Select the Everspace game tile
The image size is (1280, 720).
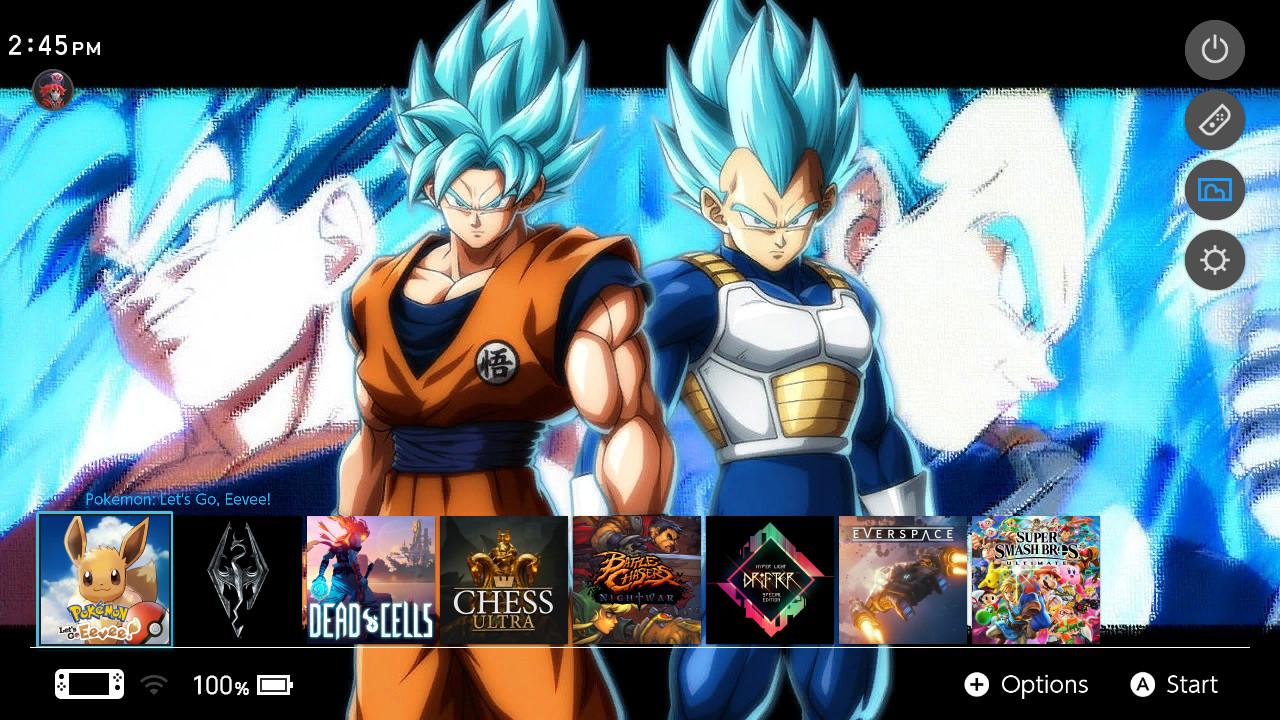903,580
